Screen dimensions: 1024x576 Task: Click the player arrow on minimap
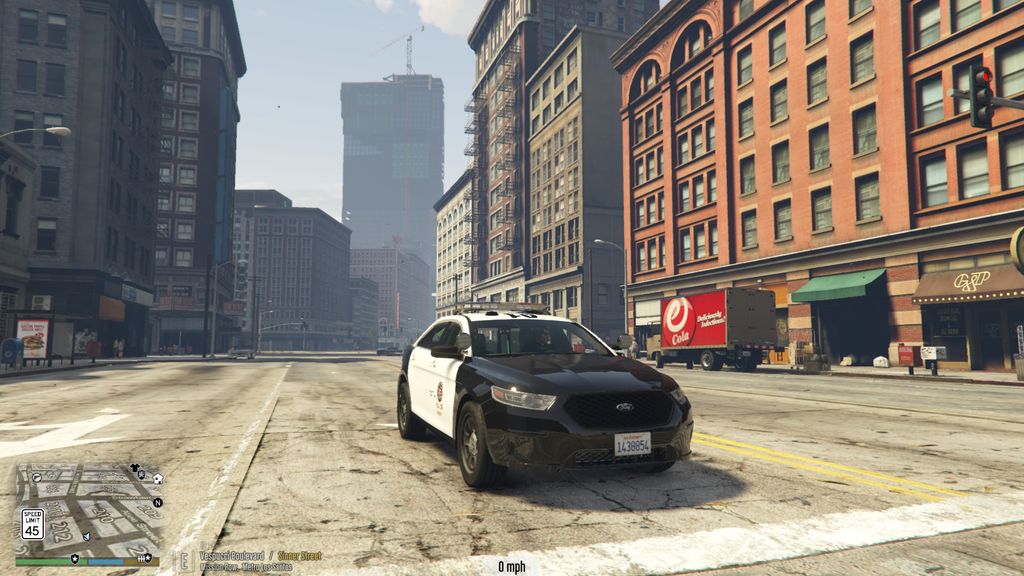(87, 537)
